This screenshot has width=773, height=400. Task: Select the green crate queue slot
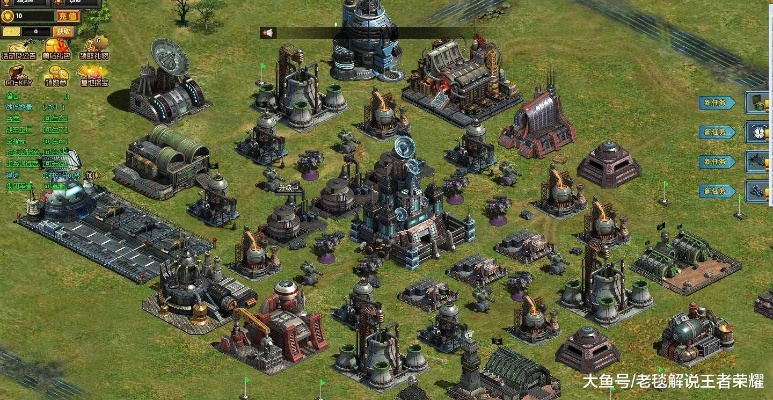(x=759, y=102)
